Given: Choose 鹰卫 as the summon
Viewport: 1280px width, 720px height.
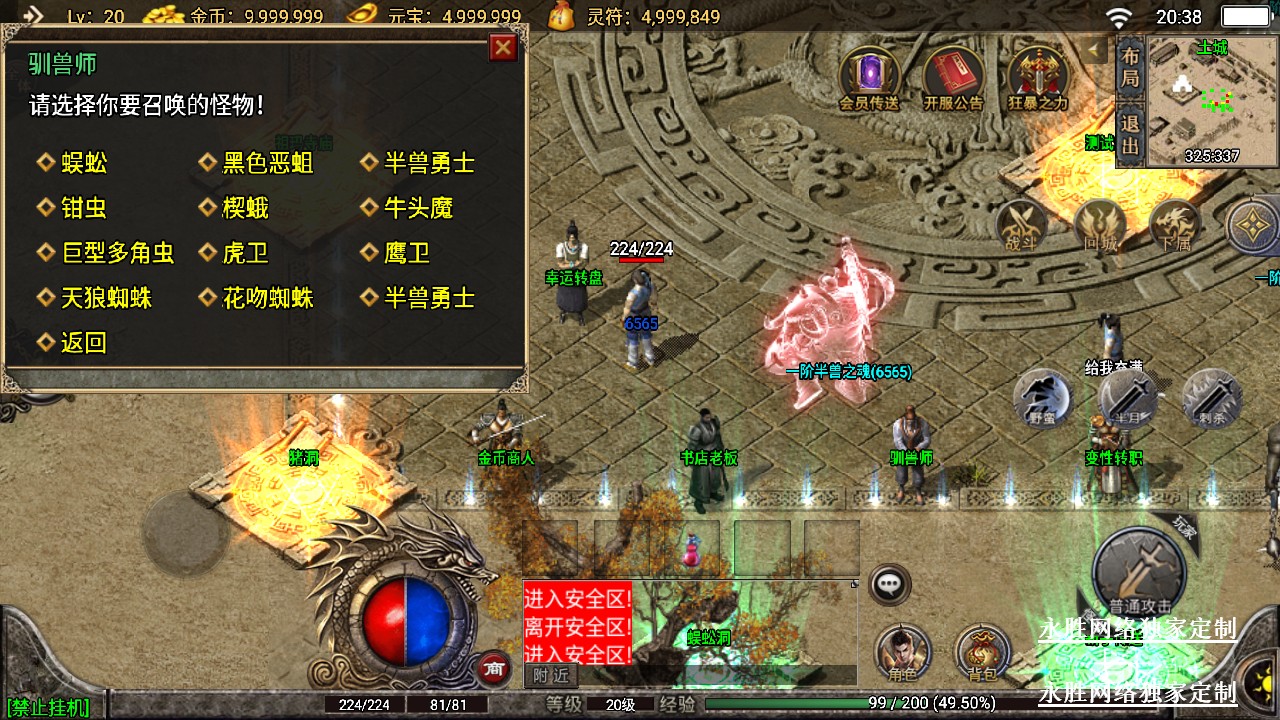Looking at the screenshot, I should 407,253.
